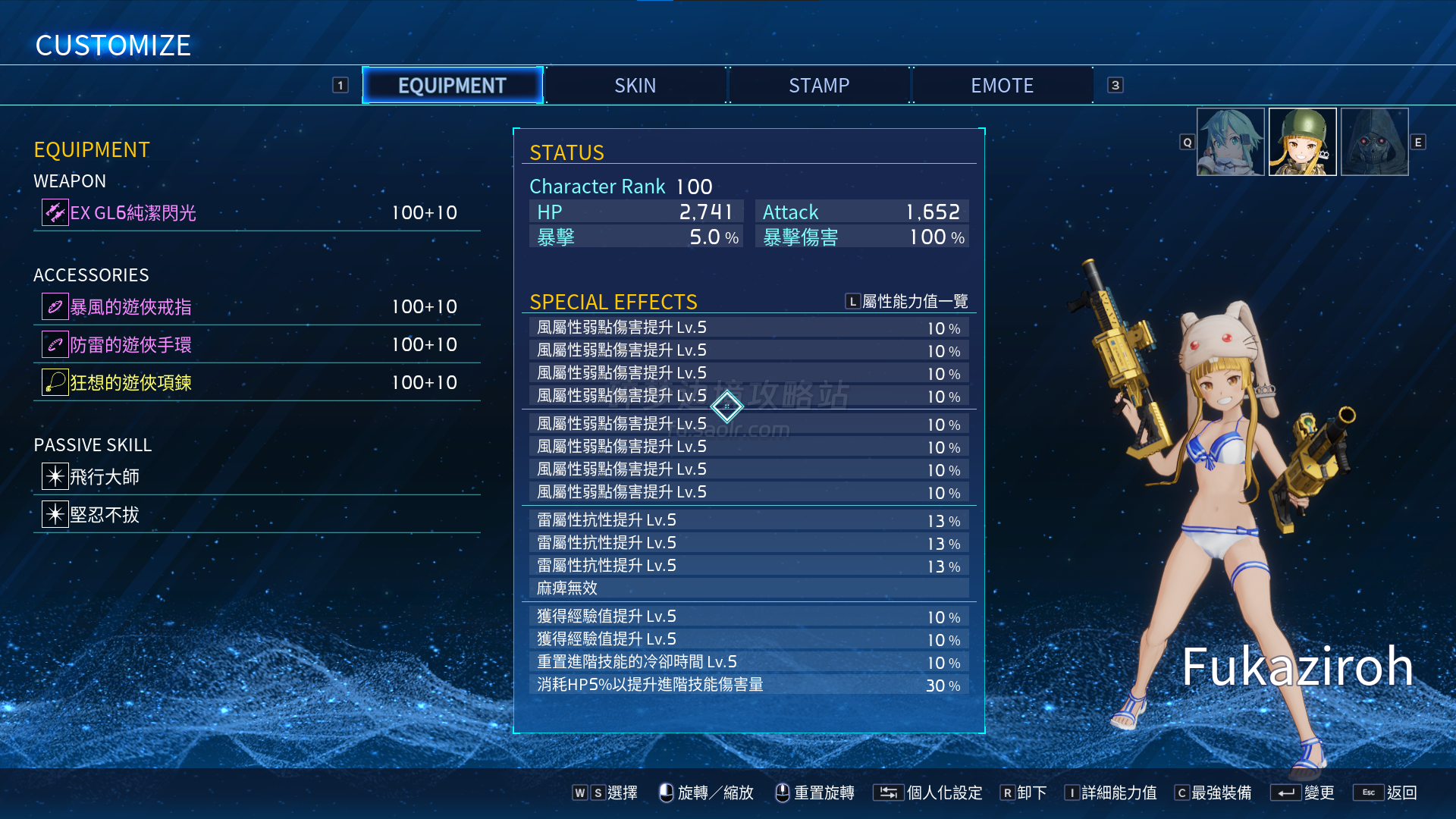
Task: Switch to the SKIN tab
Action: (635, 86)
